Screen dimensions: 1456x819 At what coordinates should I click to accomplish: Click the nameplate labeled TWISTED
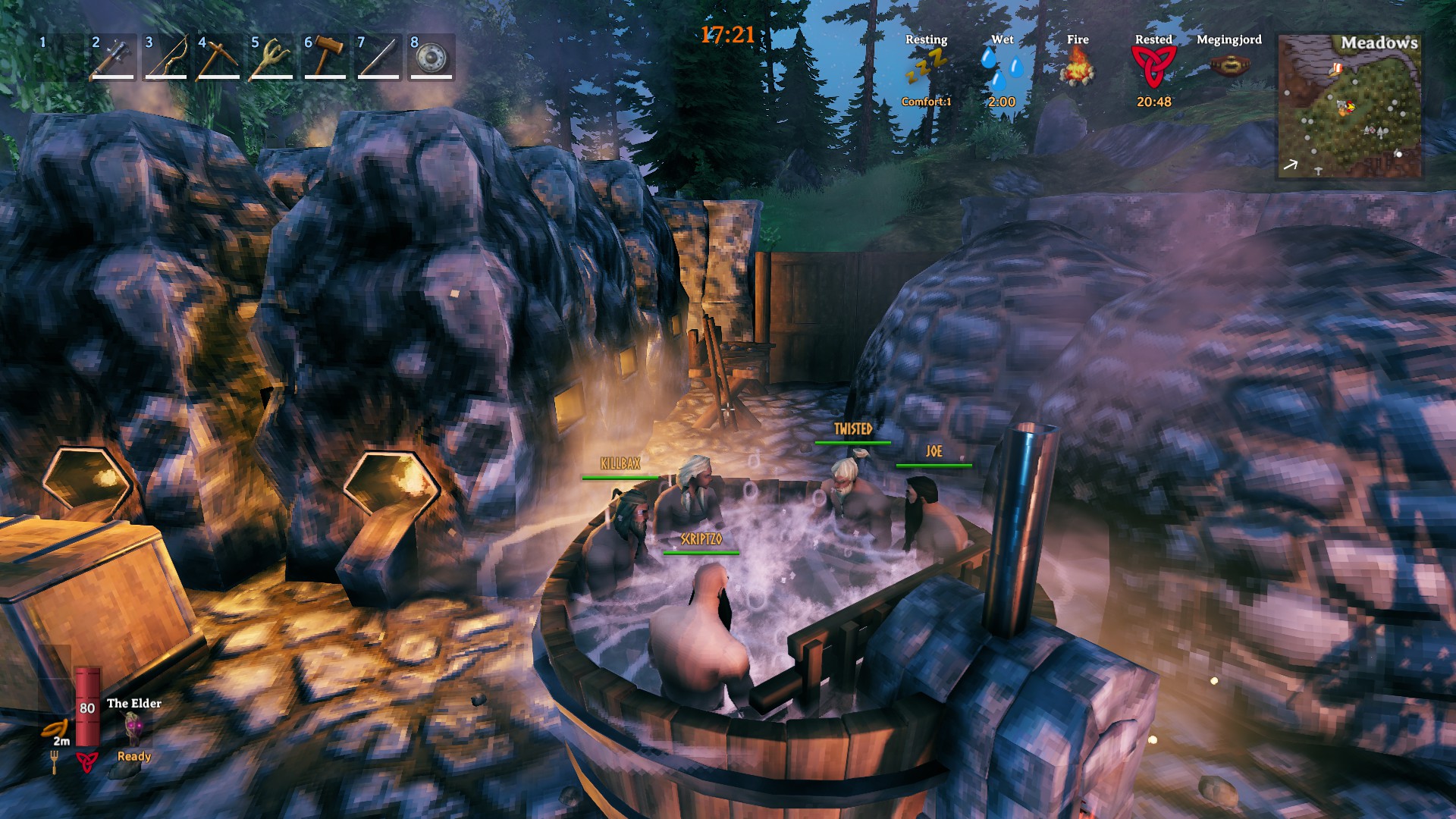point(853,429)
